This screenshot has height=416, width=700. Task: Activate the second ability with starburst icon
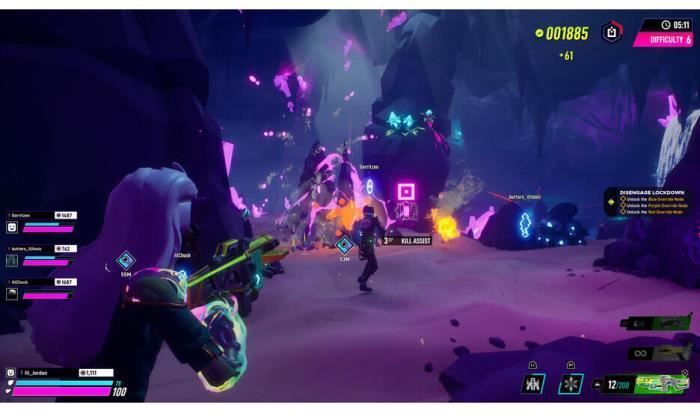pyautogui.click(x=570, y=384)
